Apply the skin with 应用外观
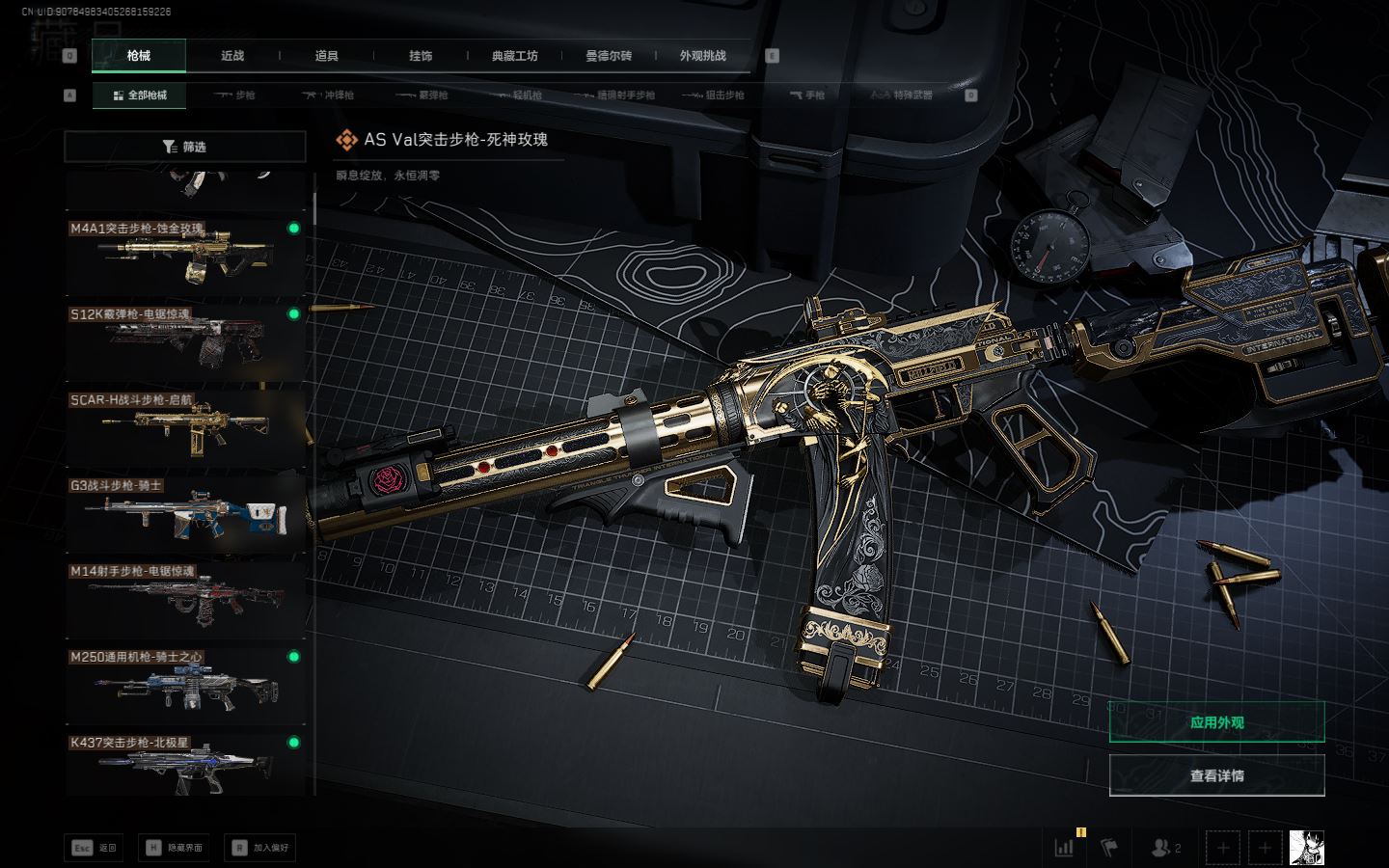This screenshot has height=868, width=1389. pyautogui.click(x=1216, y=722)
